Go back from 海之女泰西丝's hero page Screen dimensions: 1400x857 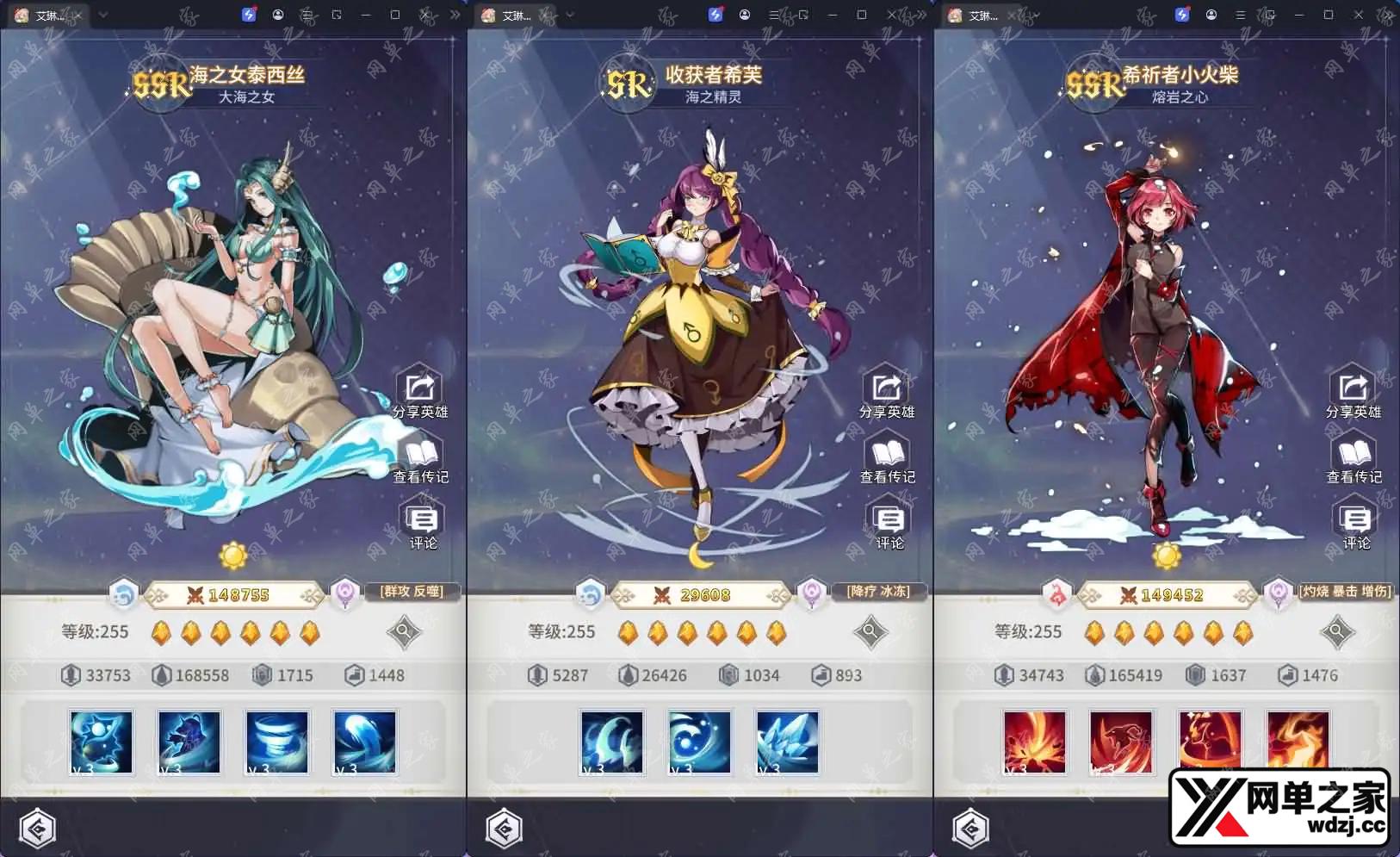pos(37,829)
